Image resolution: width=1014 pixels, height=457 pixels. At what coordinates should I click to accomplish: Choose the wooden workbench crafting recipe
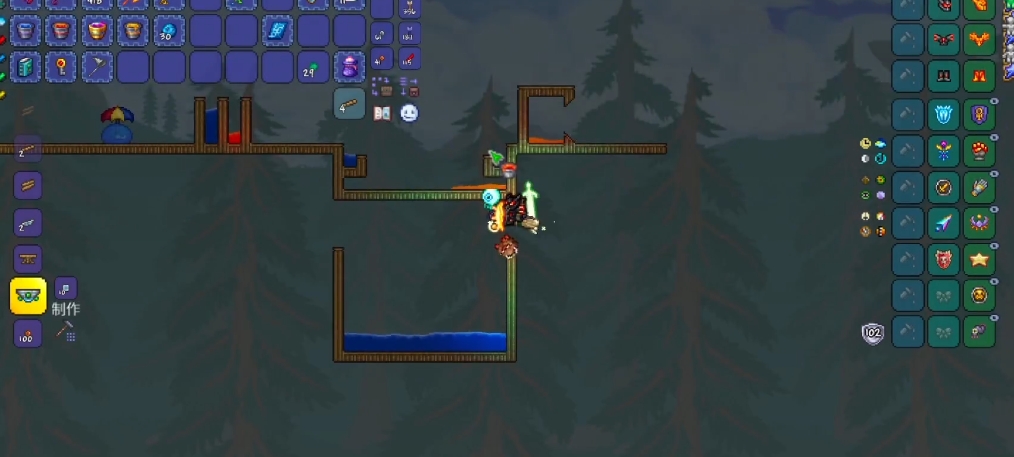(x=28, y=259)
